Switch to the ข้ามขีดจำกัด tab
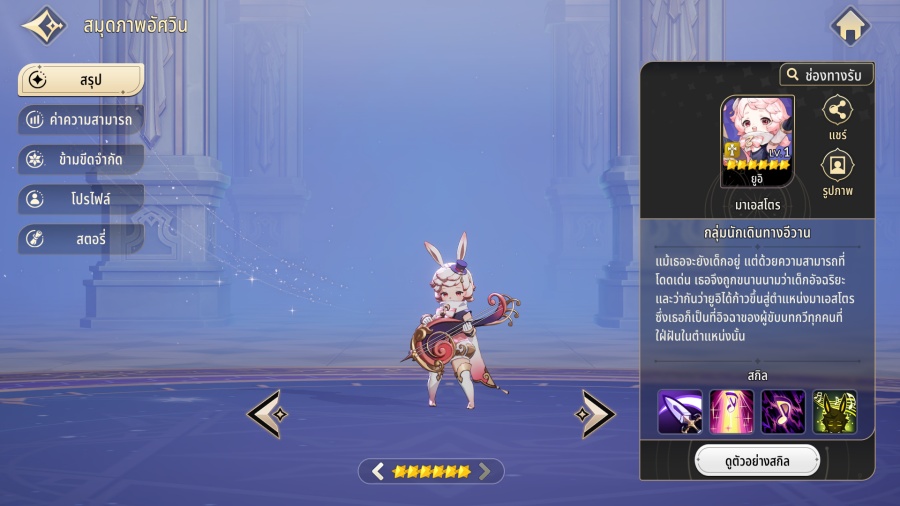 pyautogui.click(x=81, y=159)
